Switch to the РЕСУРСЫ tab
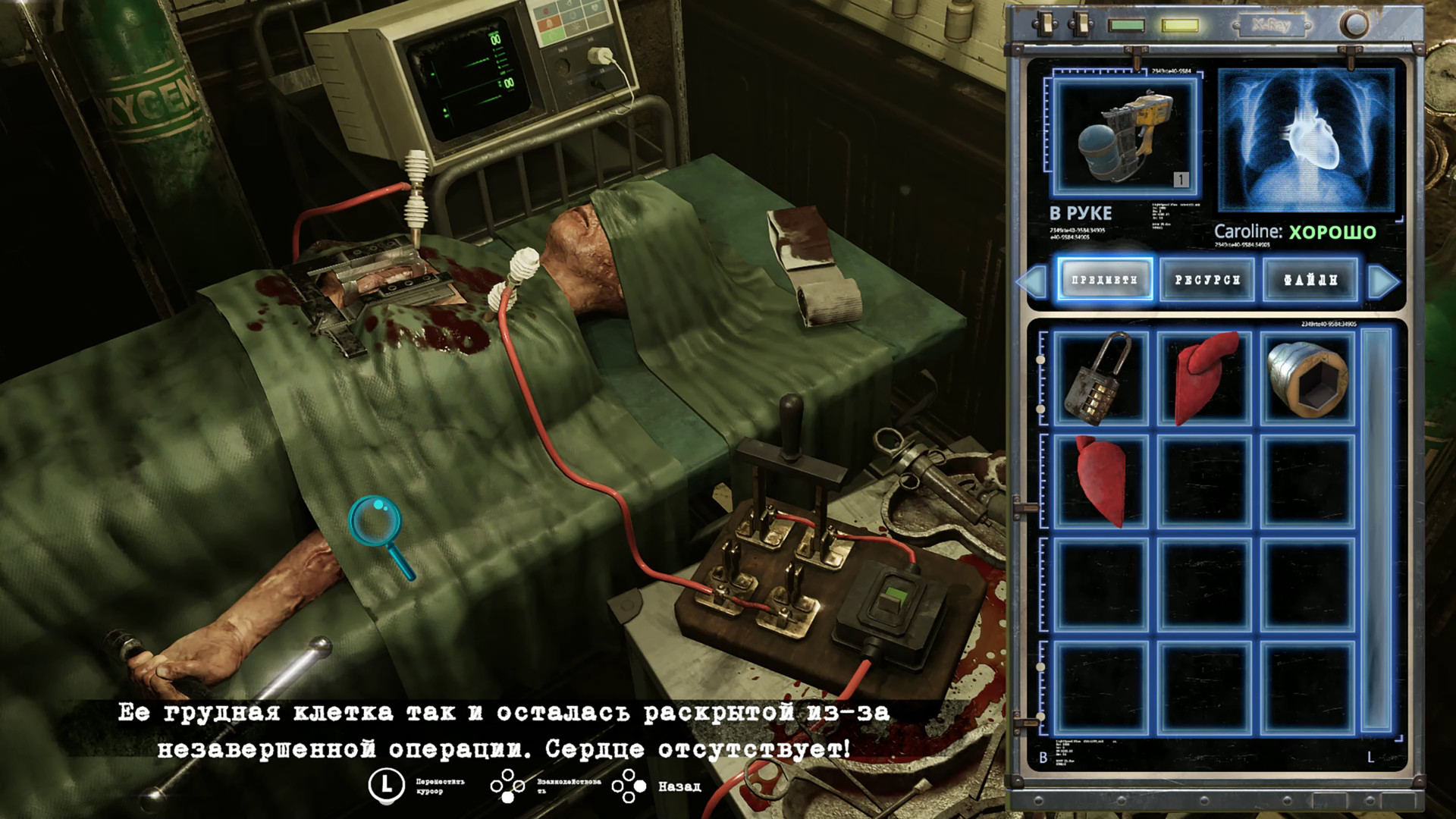 pyautogui.click(x=1206, y=280)
